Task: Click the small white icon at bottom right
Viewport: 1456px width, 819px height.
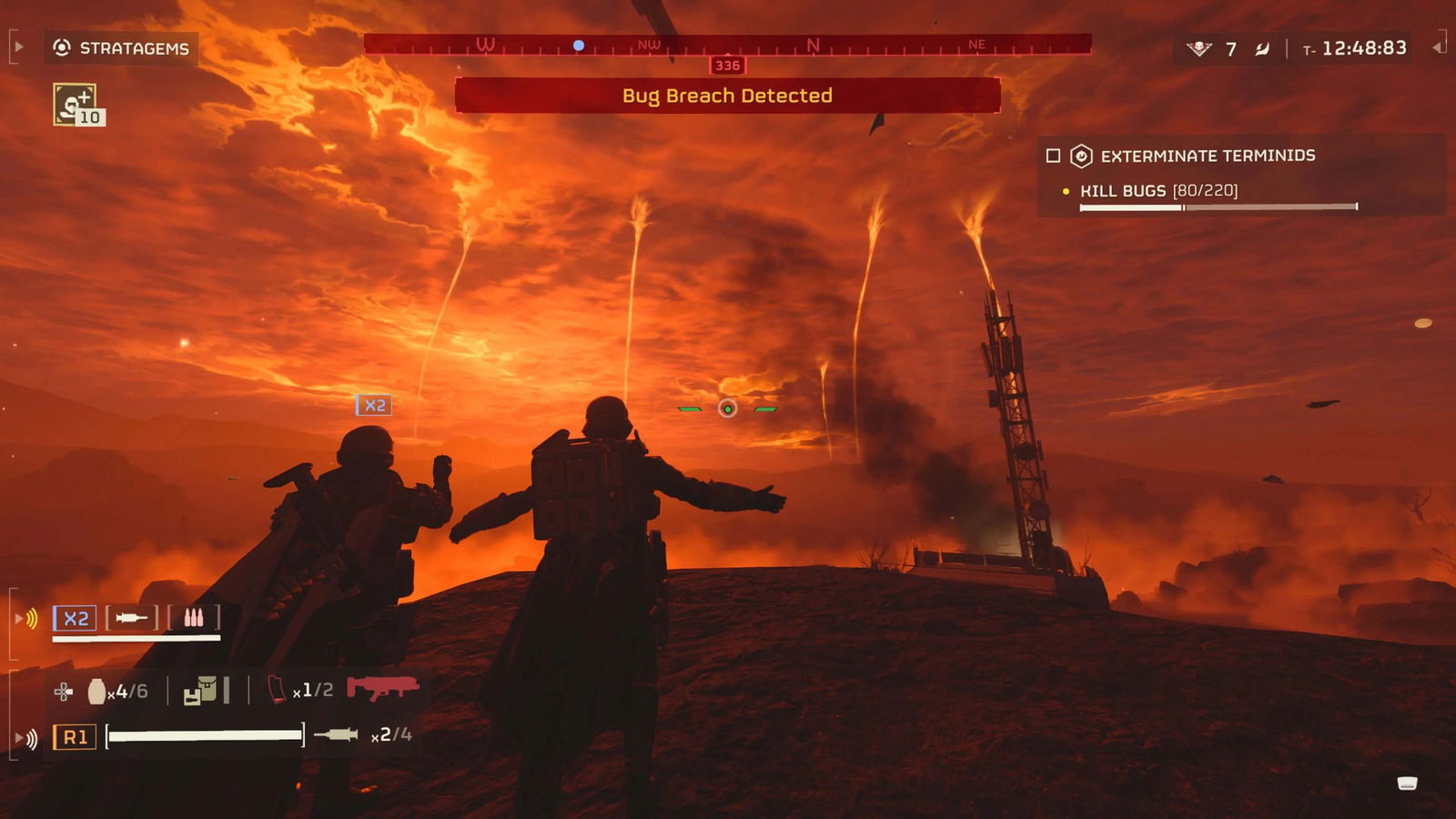Action: click(1407, 784)
